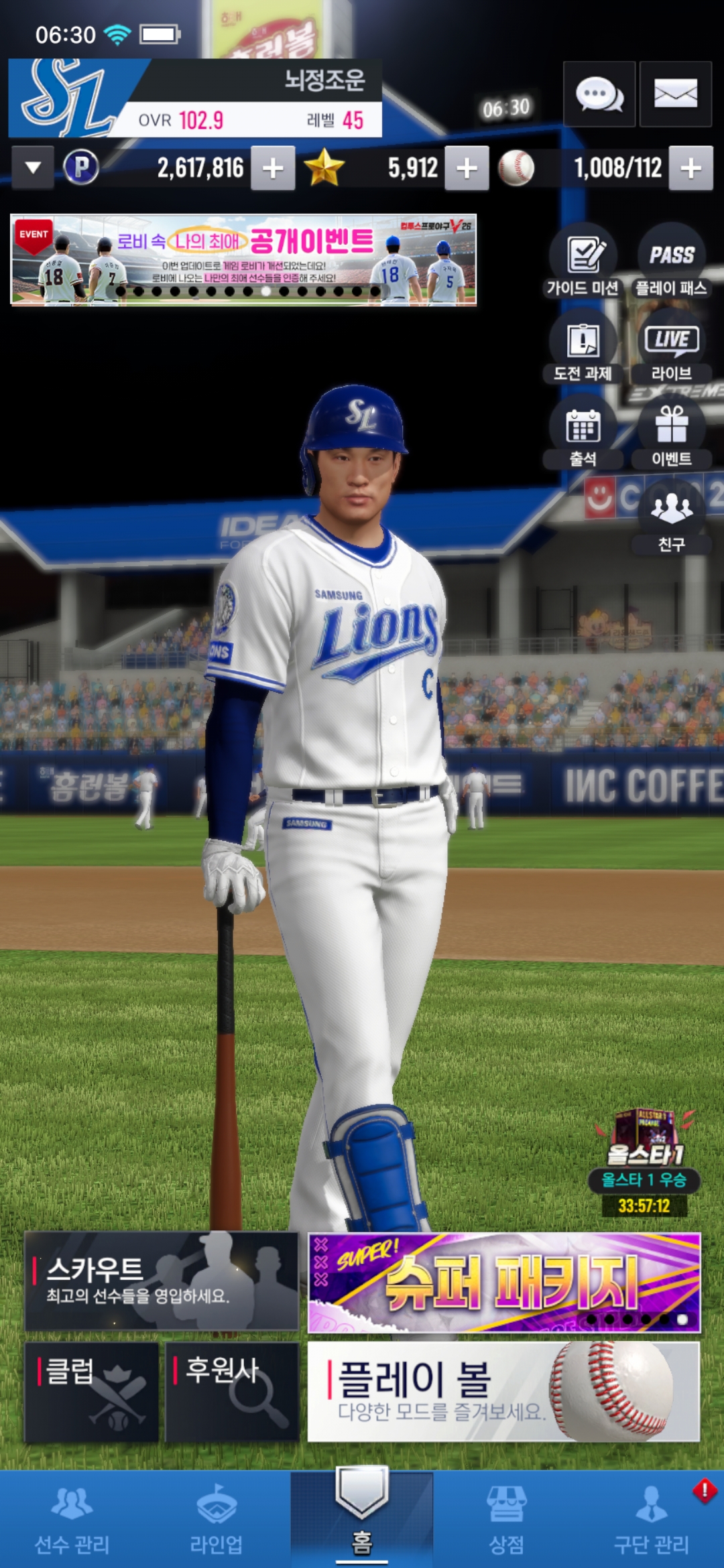Start 플레이 볼 play ball
Screen dimensions: 724x1568
(x=504, y=1392)
